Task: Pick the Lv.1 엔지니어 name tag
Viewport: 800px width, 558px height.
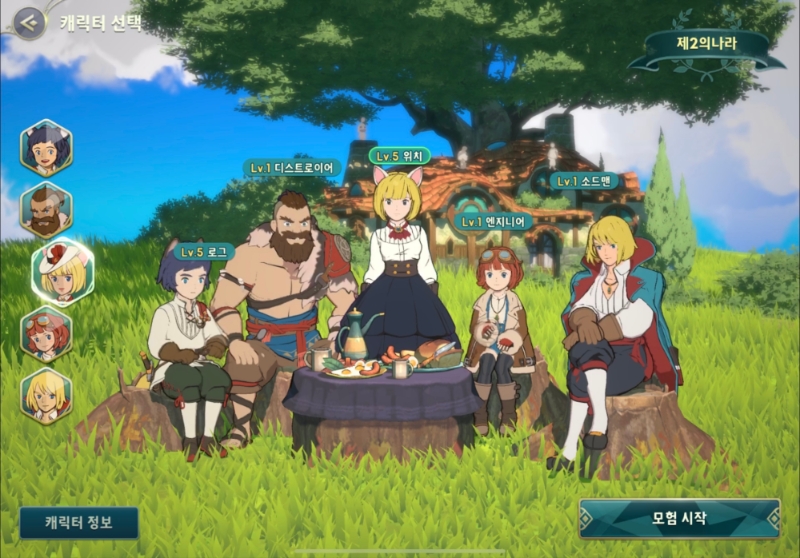Action: [x=494, y=221]
